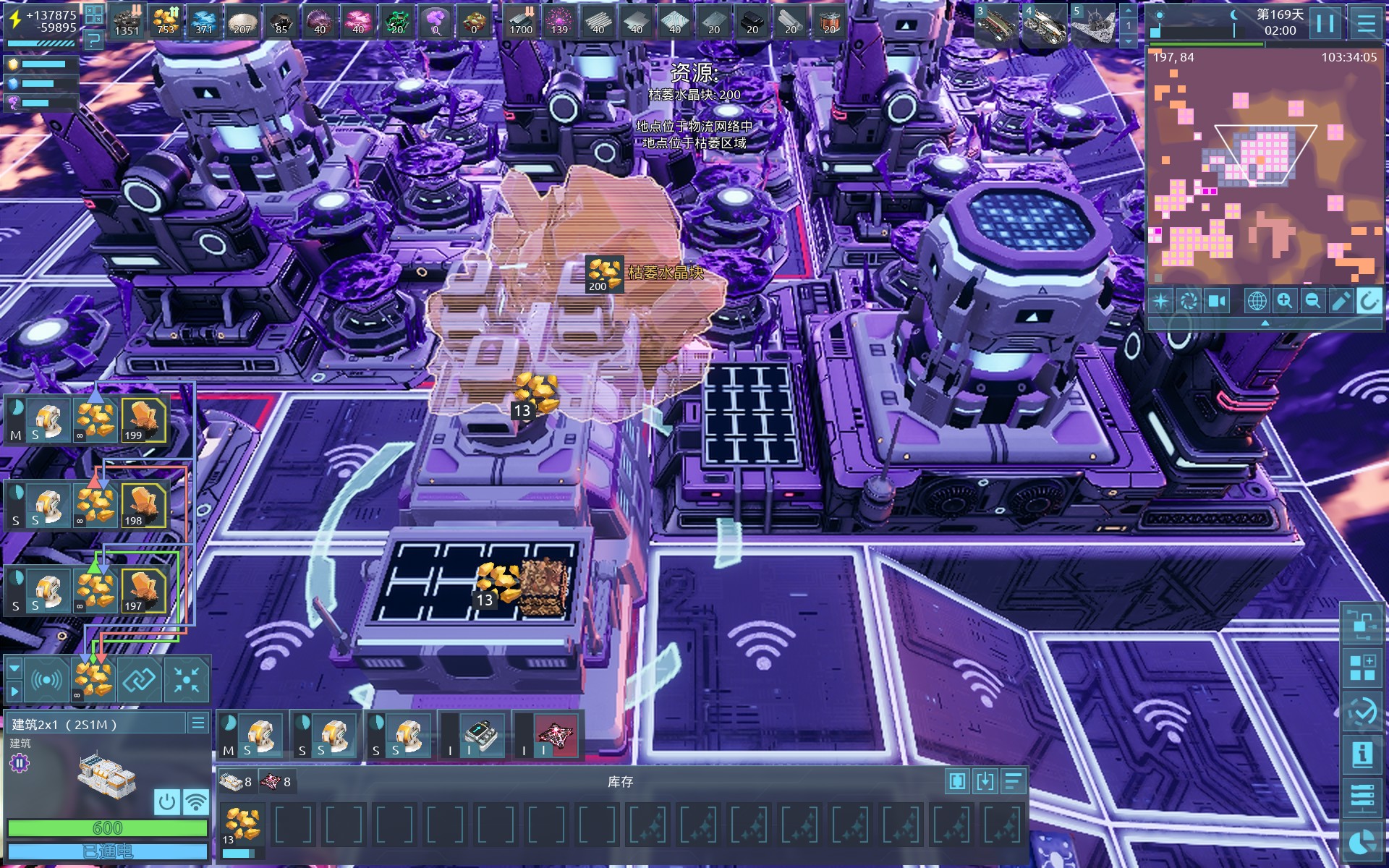
Task: Toggle the building's power button
Action: coord(166,801)
